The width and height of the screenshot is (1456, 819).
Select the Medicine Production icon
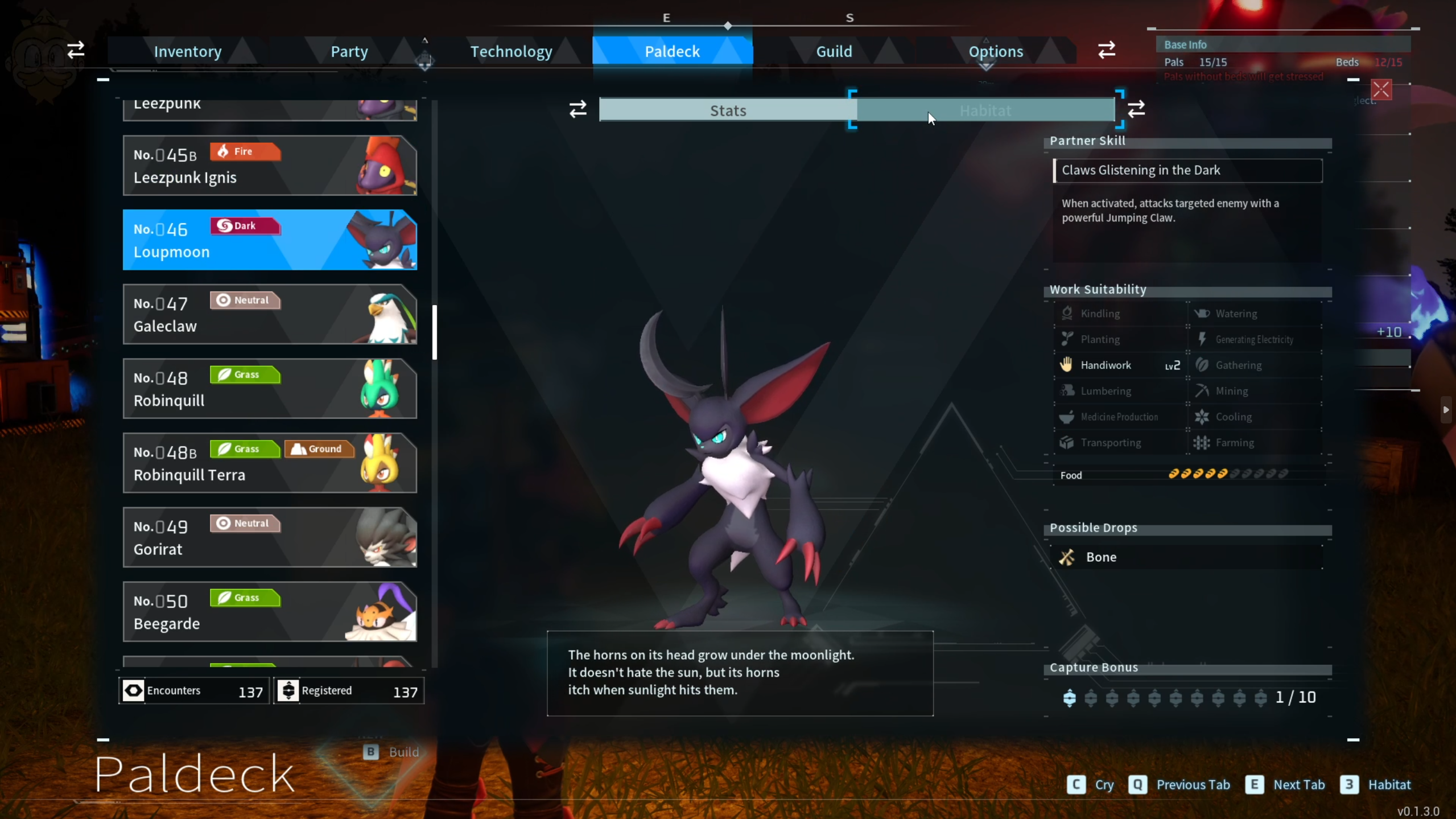[x=1066, y=417]
